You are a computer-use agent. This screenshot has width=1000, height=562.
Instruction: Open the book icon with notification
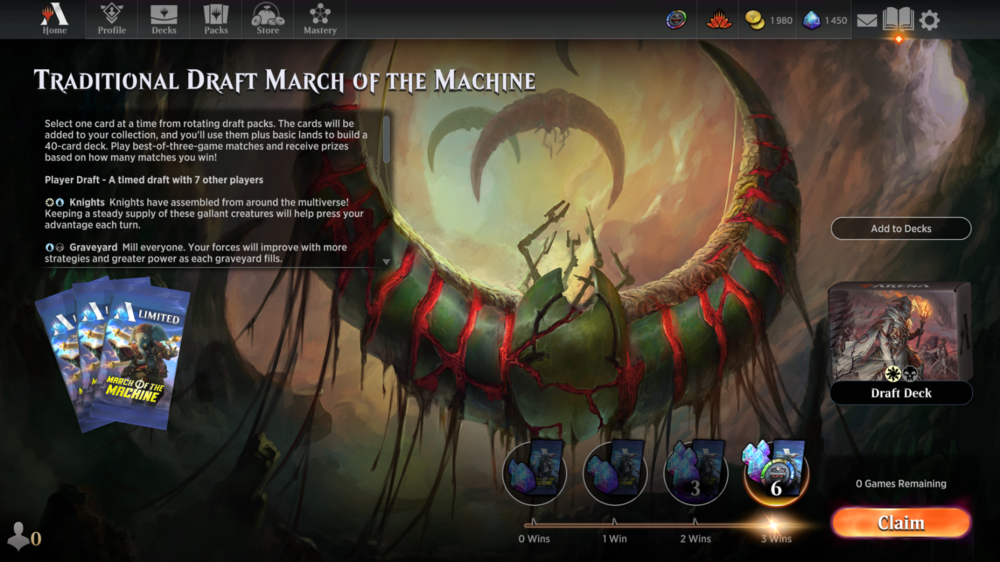(898, 20)
